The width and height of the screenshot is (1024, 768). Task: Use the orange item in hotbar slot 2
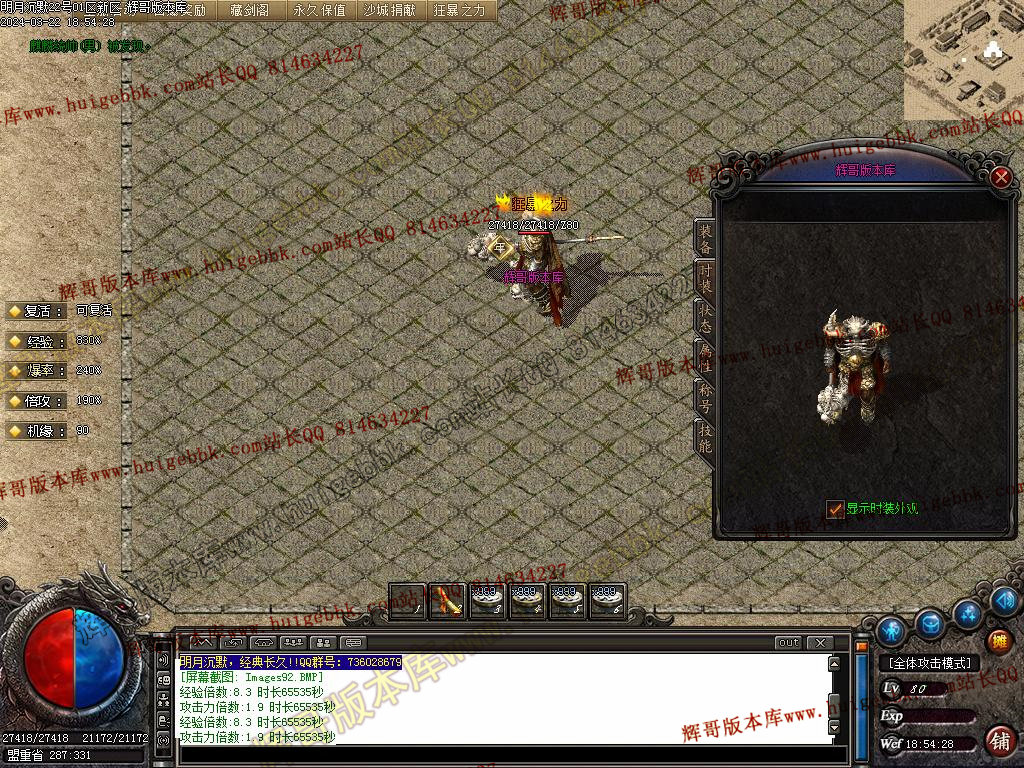(447, 600)
